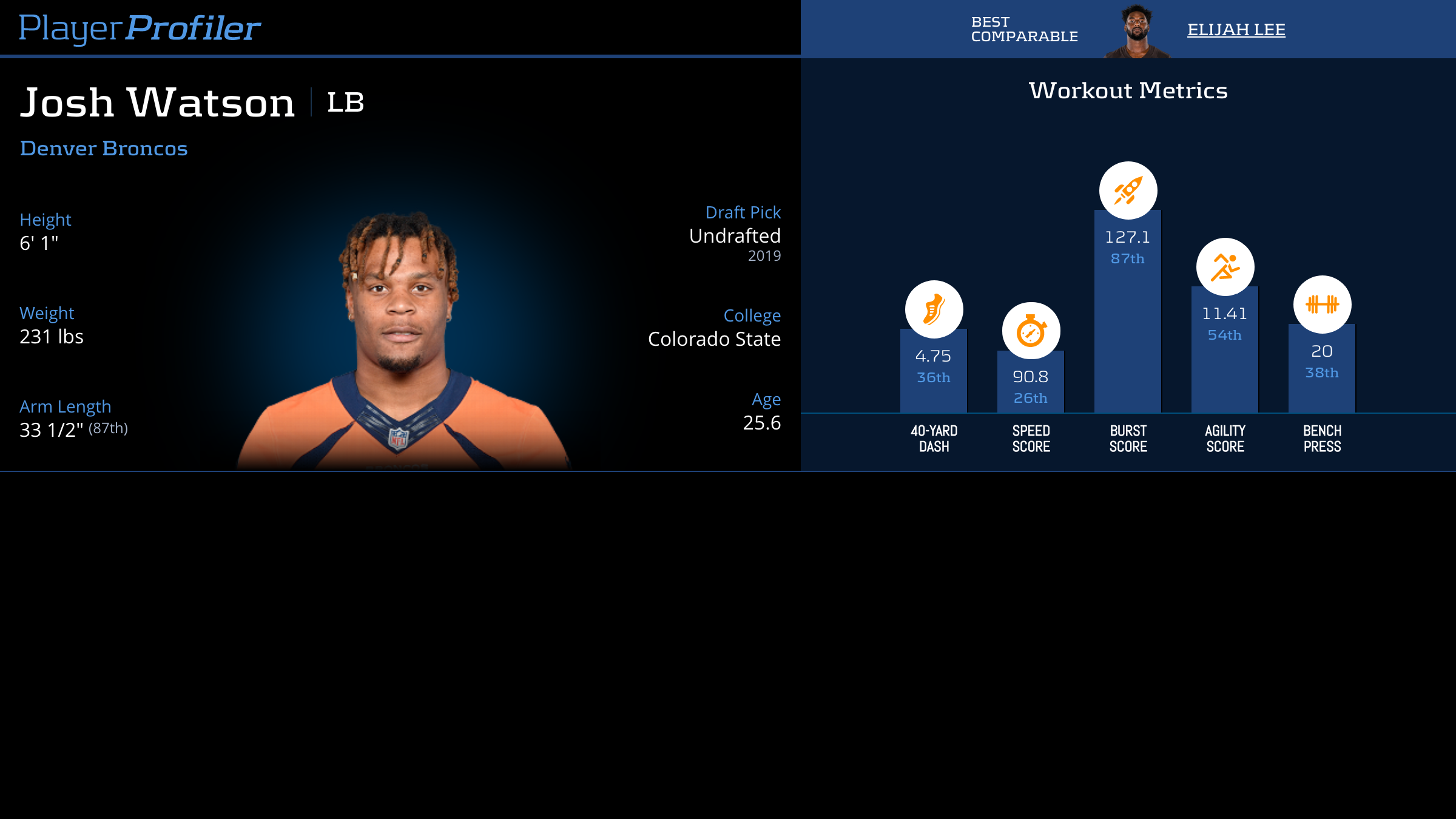Select the Bench Press barbell icon

click(x=1322, y=305)
